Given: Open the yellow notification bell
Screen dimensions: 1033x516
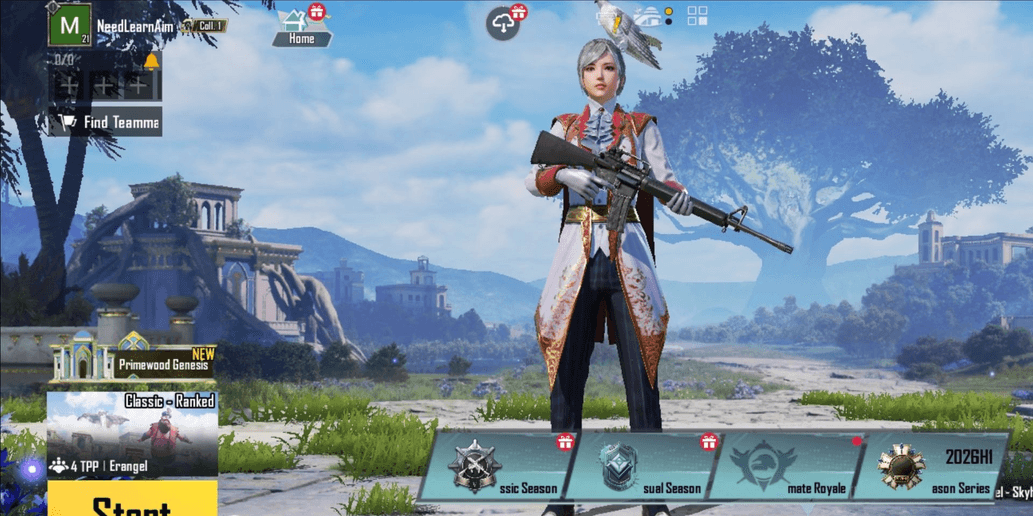Looking at the screenshot, I should point(151,62).
